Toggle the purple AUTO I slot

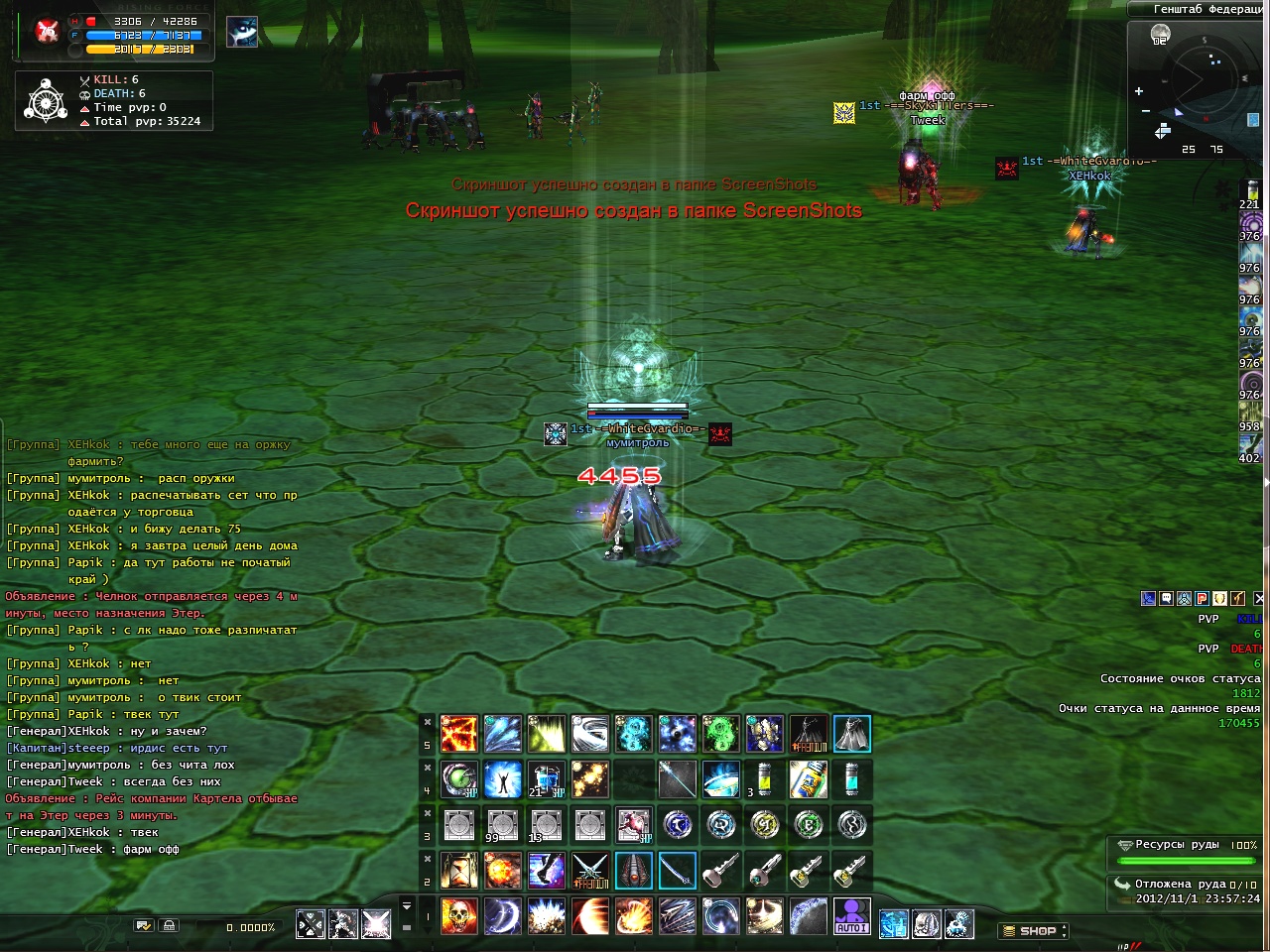click(852, 916)
